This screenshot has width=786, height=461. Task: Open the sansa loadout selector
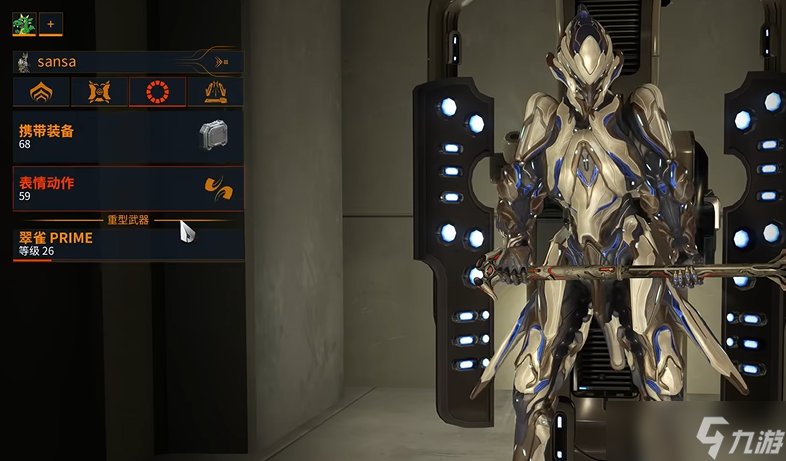pyautogui.click(x=128, y=62)
